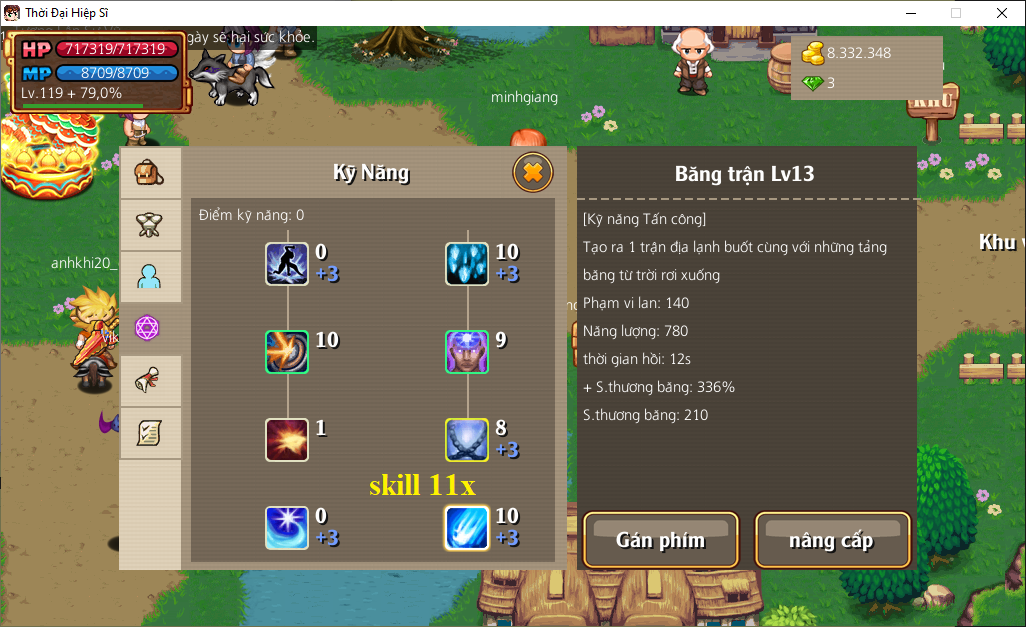This screenshot has height=627, width=1026.
Task: Click the Gán phím button
Action: coord(660,540)
